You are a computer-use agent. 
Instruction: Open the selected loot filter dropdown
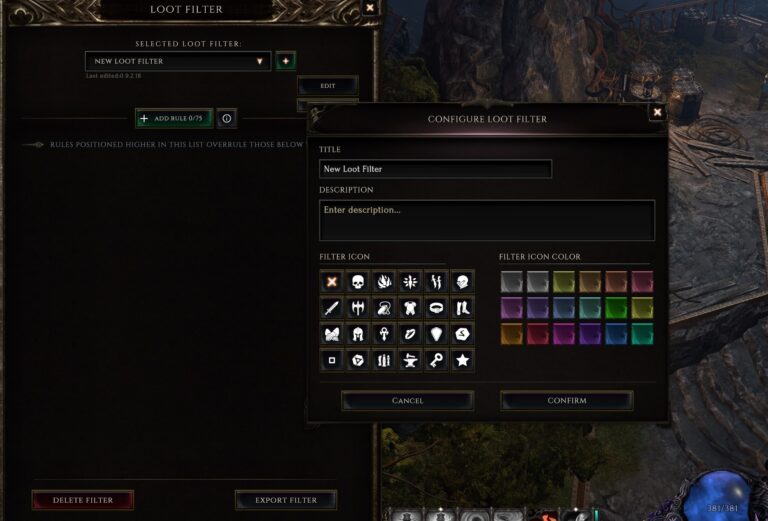178,61
